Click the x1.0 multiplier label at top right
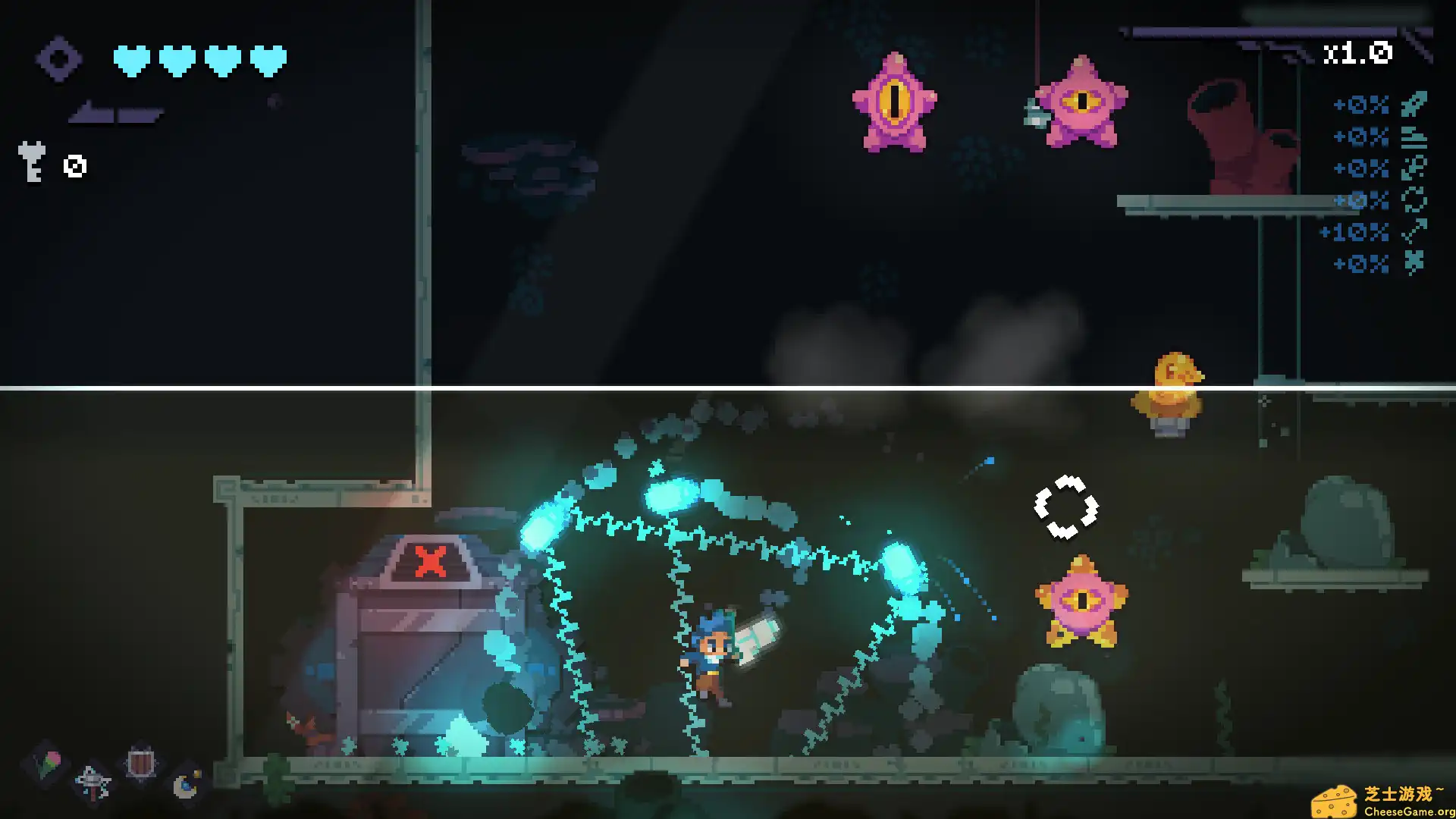Viewport: 1456px width, 819px height. (x=1359, y=53)
